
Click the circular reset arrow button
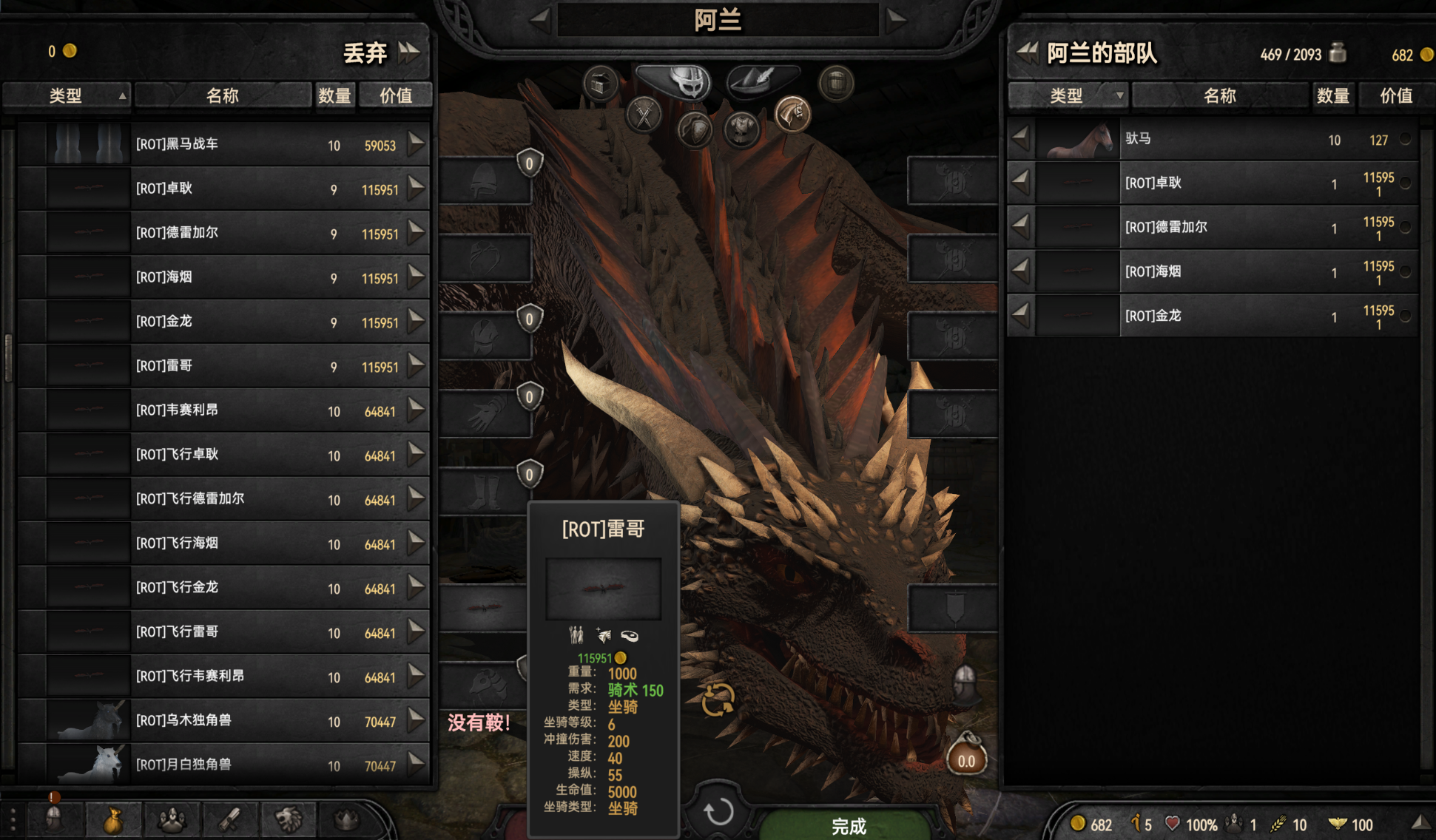718,812
